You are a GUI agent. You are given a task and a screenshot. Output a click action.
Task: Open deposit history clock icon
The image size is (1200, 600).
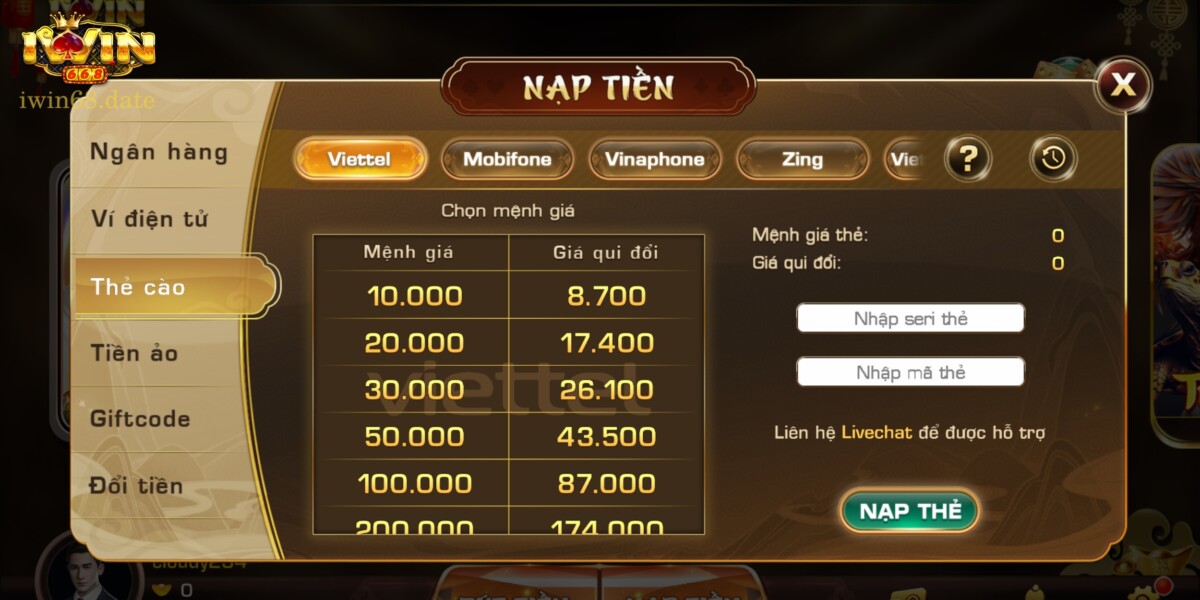tap(1053, 158)
